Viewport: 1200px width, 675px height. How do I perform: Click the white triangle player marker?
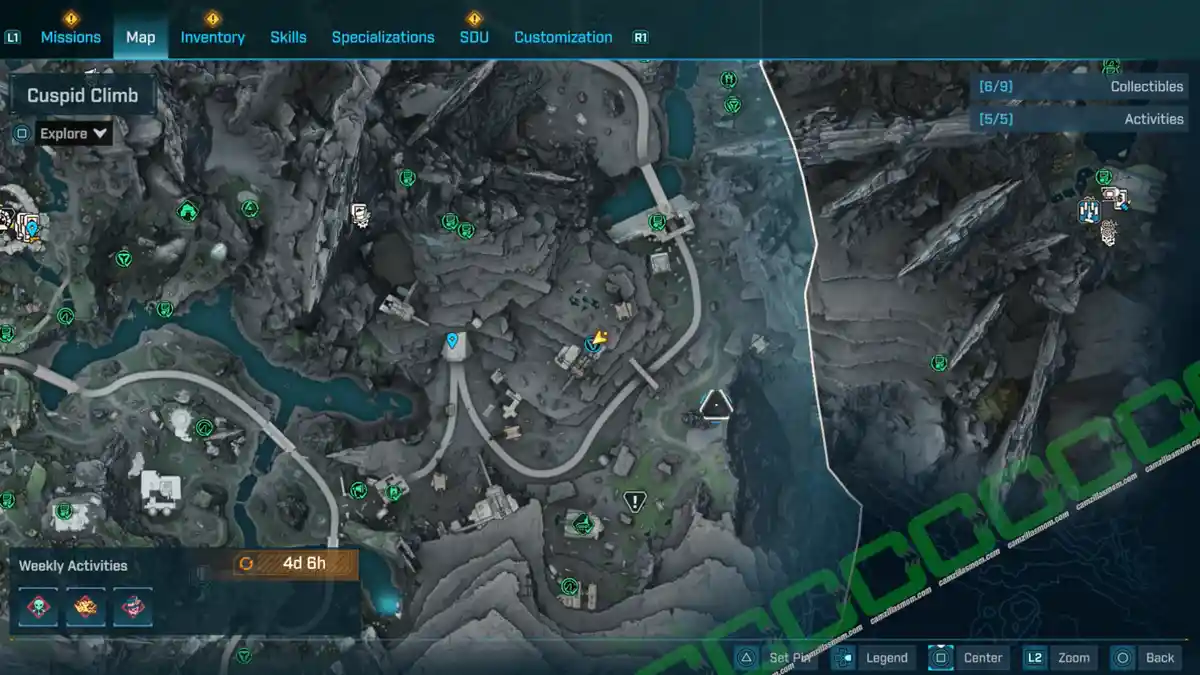point(716,404)
